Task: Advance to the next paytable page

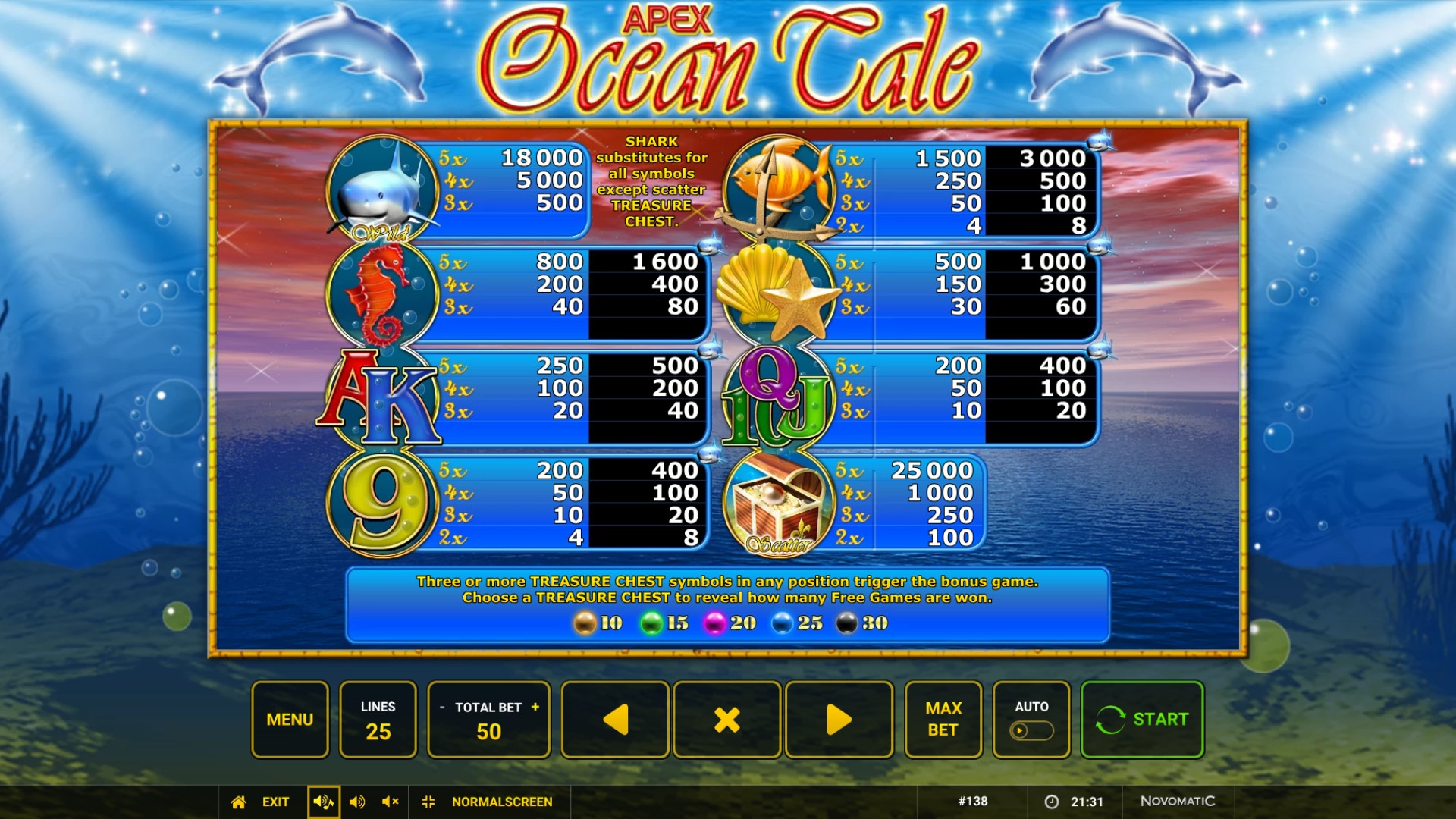Action: pyautogui.click(x=839, y=719)
